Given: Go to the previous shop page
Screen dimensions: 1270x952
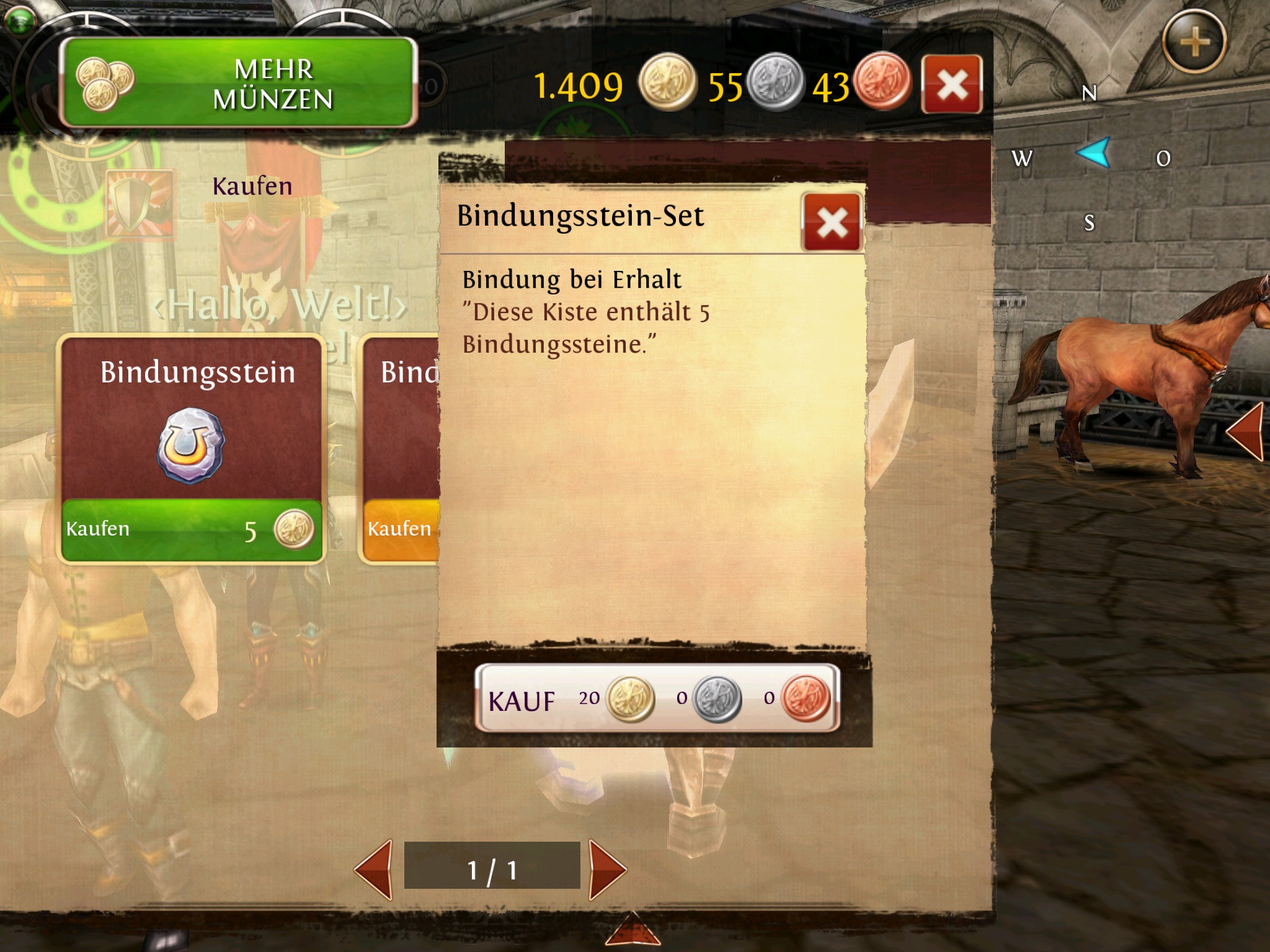Looking at the screenshot, I should pyautogui.click(x=374, y=869).
